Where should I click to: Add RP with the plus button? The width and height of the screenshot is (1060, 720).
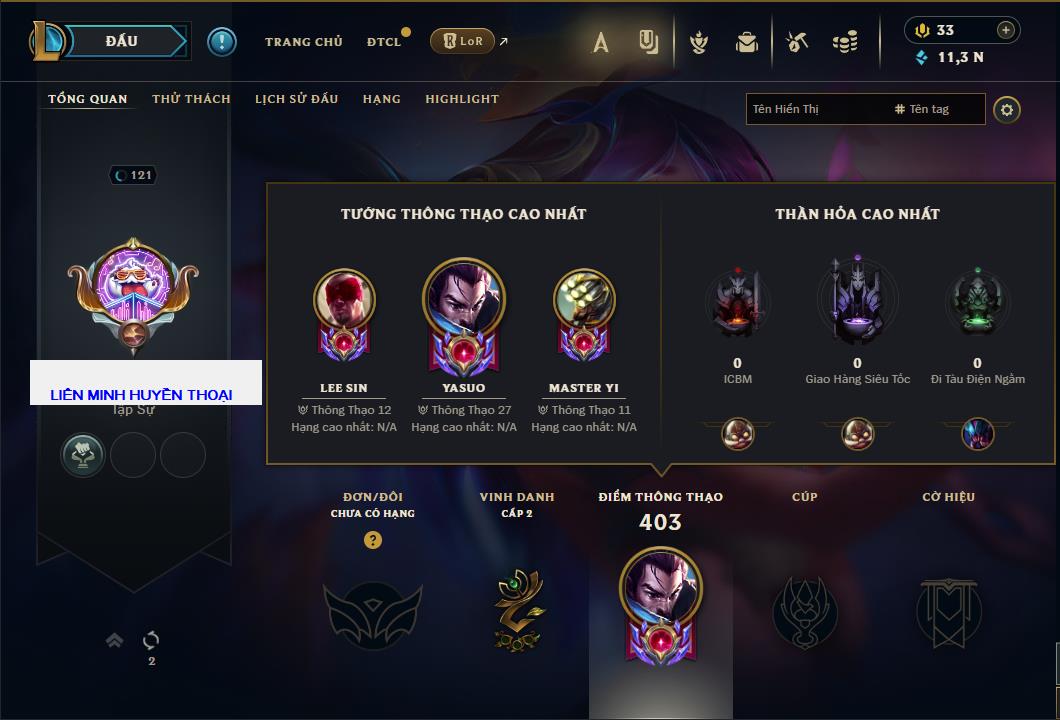tap(1006, 30)
